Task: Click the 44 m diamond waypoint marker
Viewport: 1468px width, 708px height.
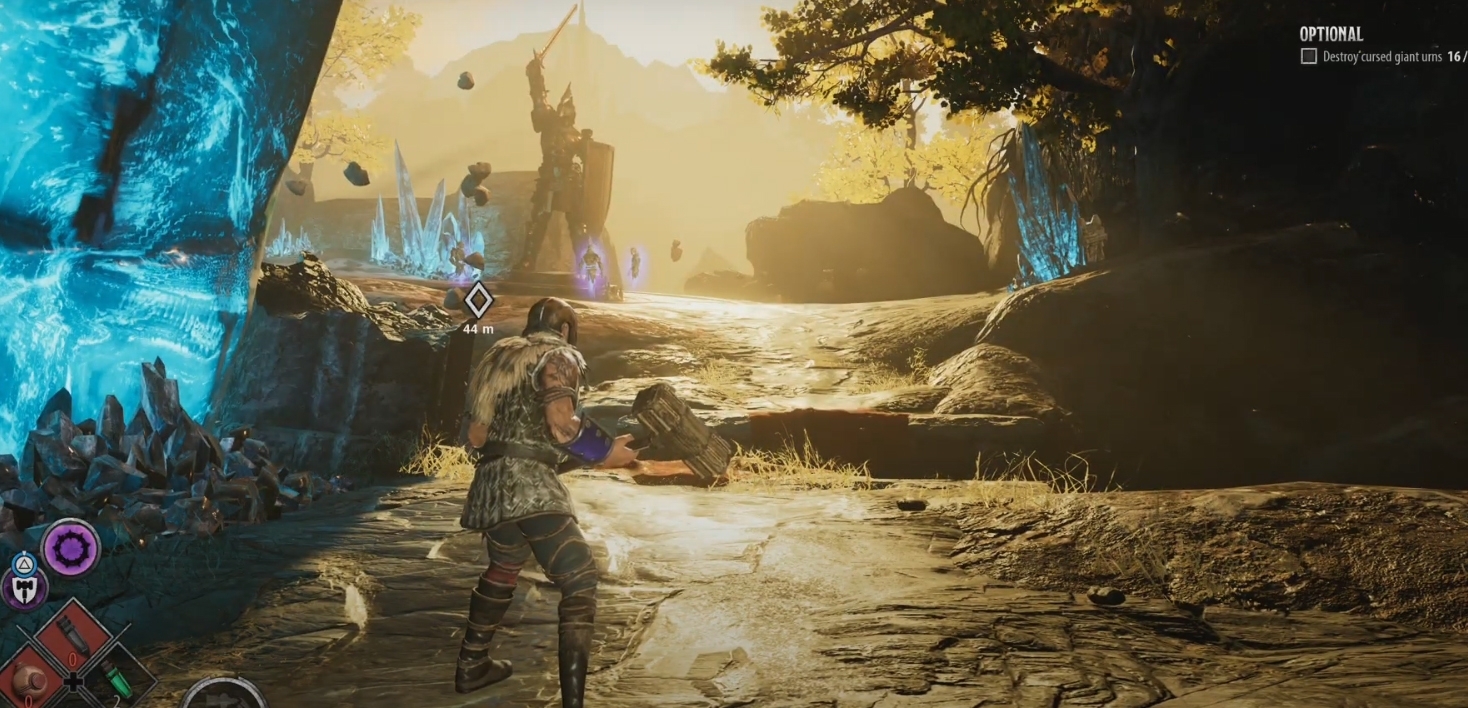Action: tap(478, 299)
